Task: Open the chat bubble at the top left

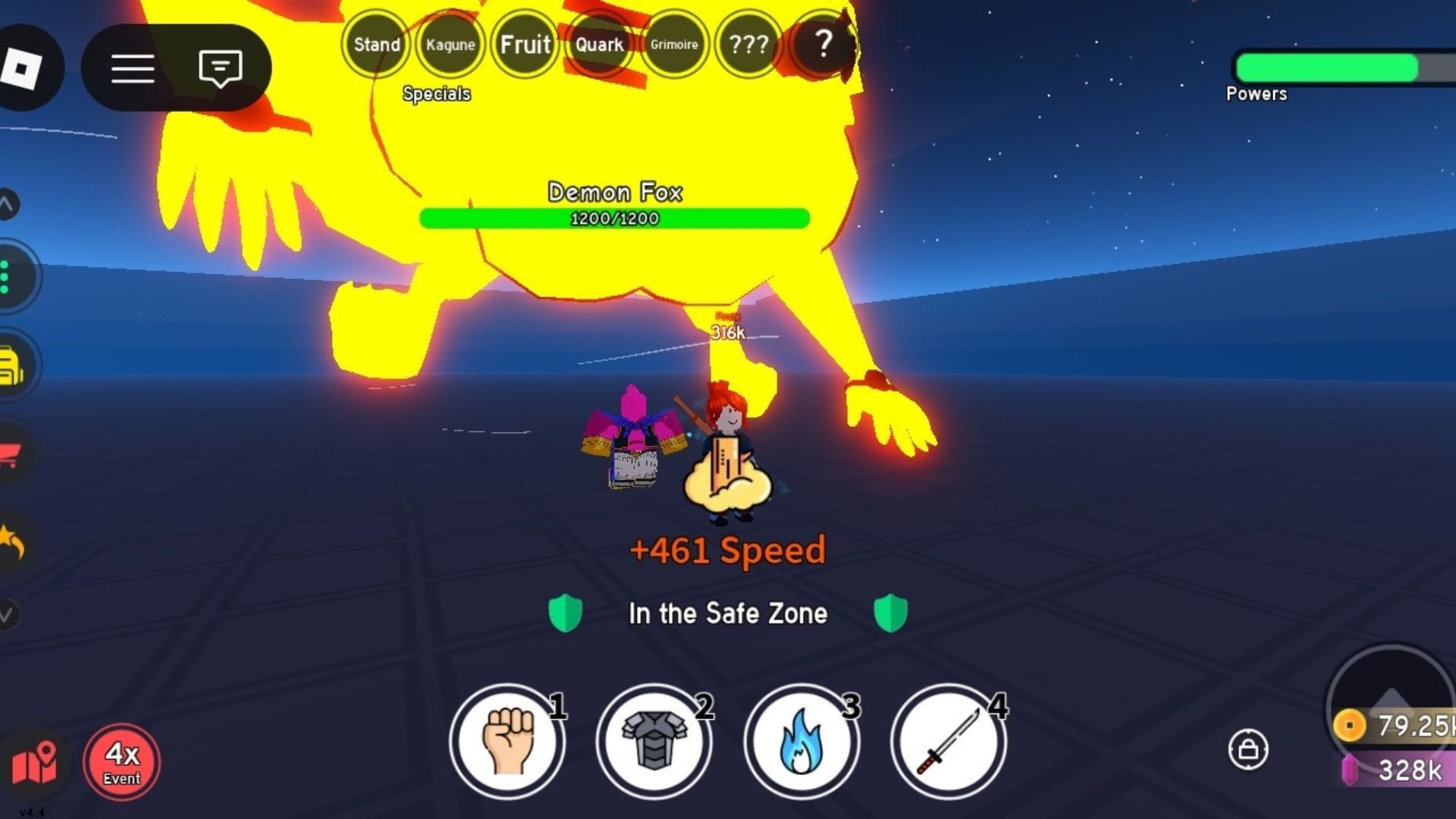Action: (220, 67)
